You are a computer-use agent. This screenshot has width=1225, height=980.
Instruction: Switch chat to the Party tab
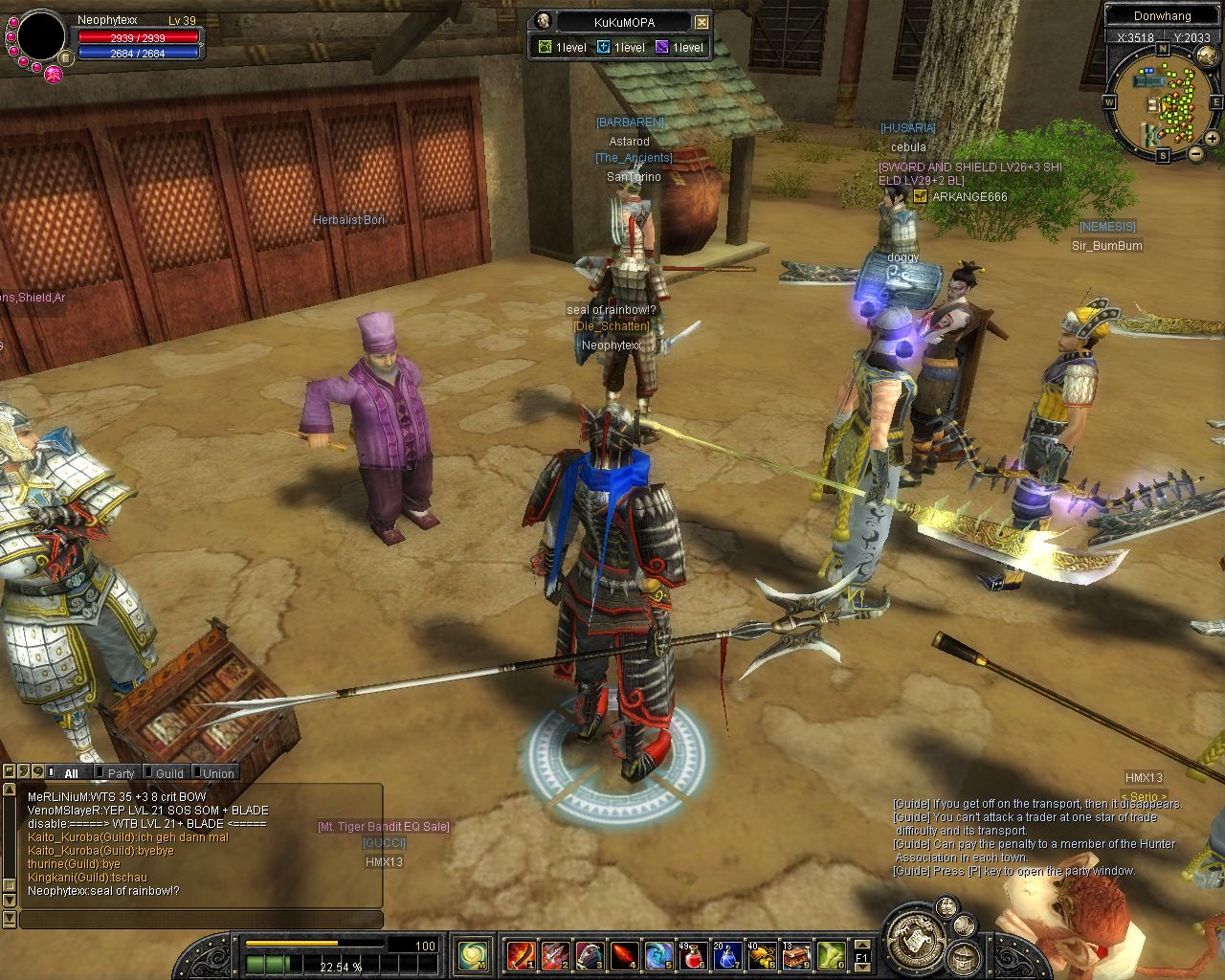click(121, 773)
